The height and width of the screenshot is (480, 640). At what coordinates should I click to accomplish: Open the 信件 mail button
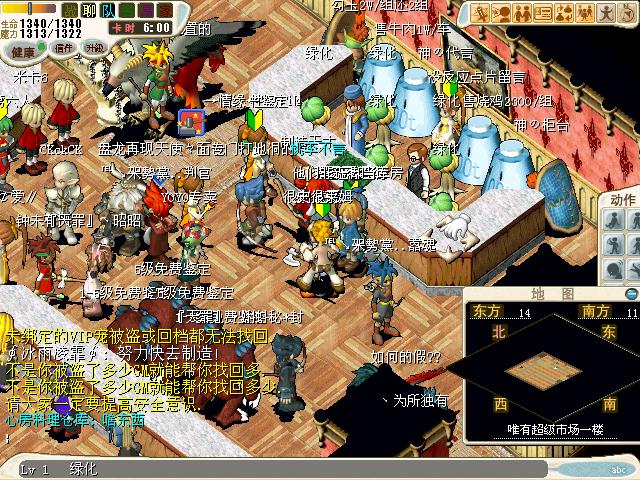click(x=64, y=47)
